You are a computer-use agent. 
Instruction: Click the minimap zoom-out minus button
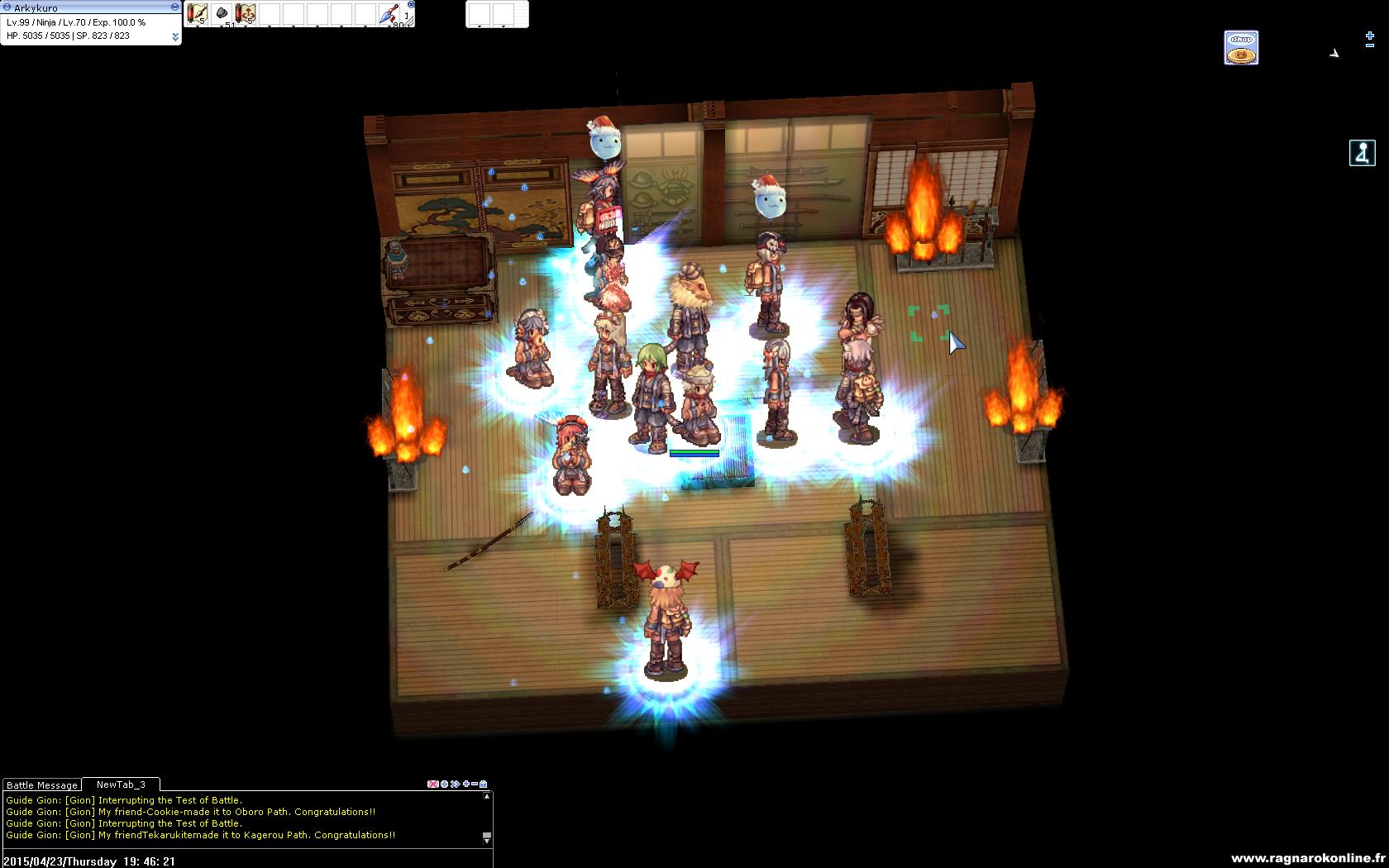(1370, 47)
